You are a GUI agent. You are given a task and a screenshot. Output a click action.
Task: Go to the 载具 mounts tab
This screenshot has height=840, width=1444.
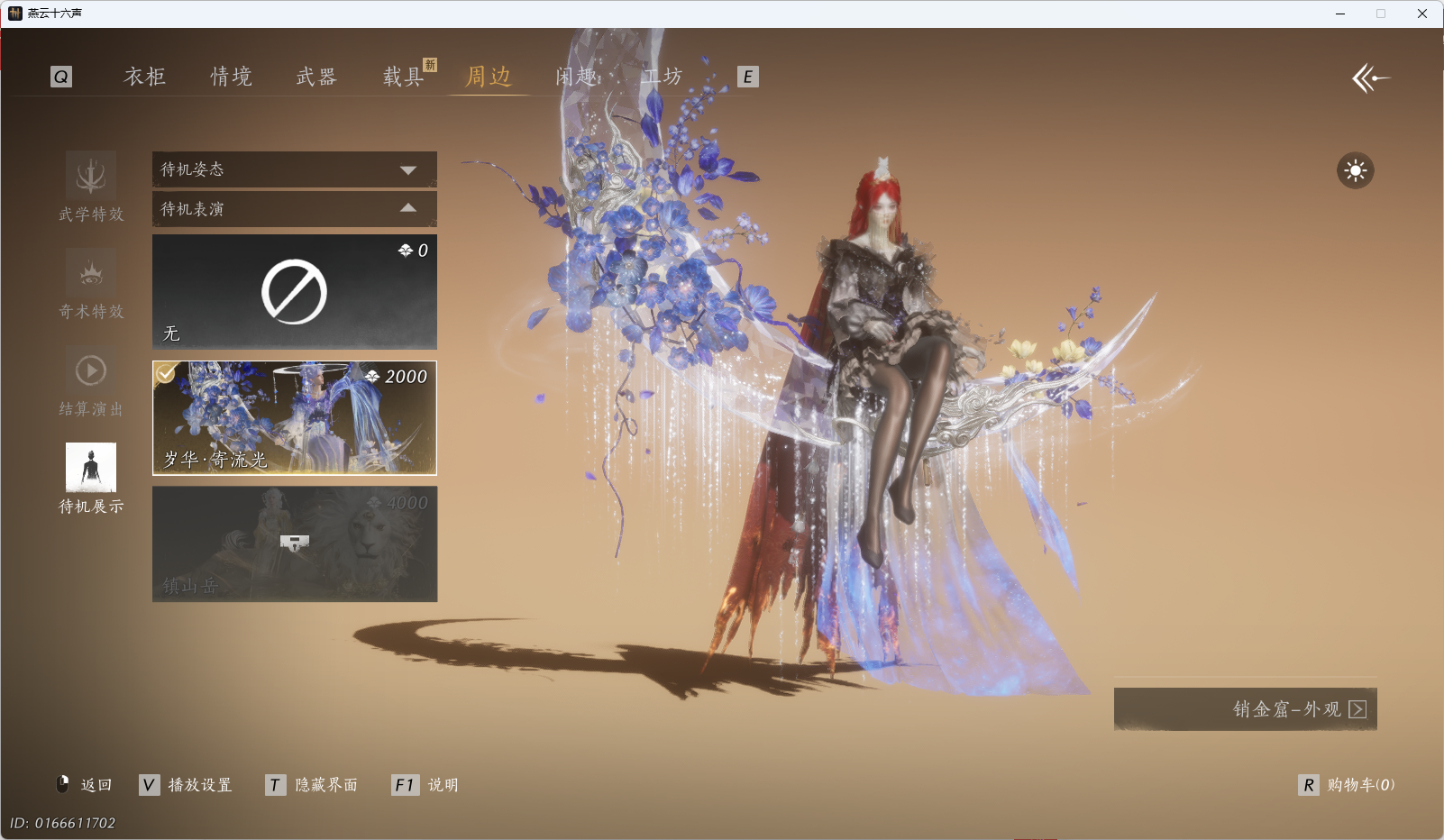point(403,77)
